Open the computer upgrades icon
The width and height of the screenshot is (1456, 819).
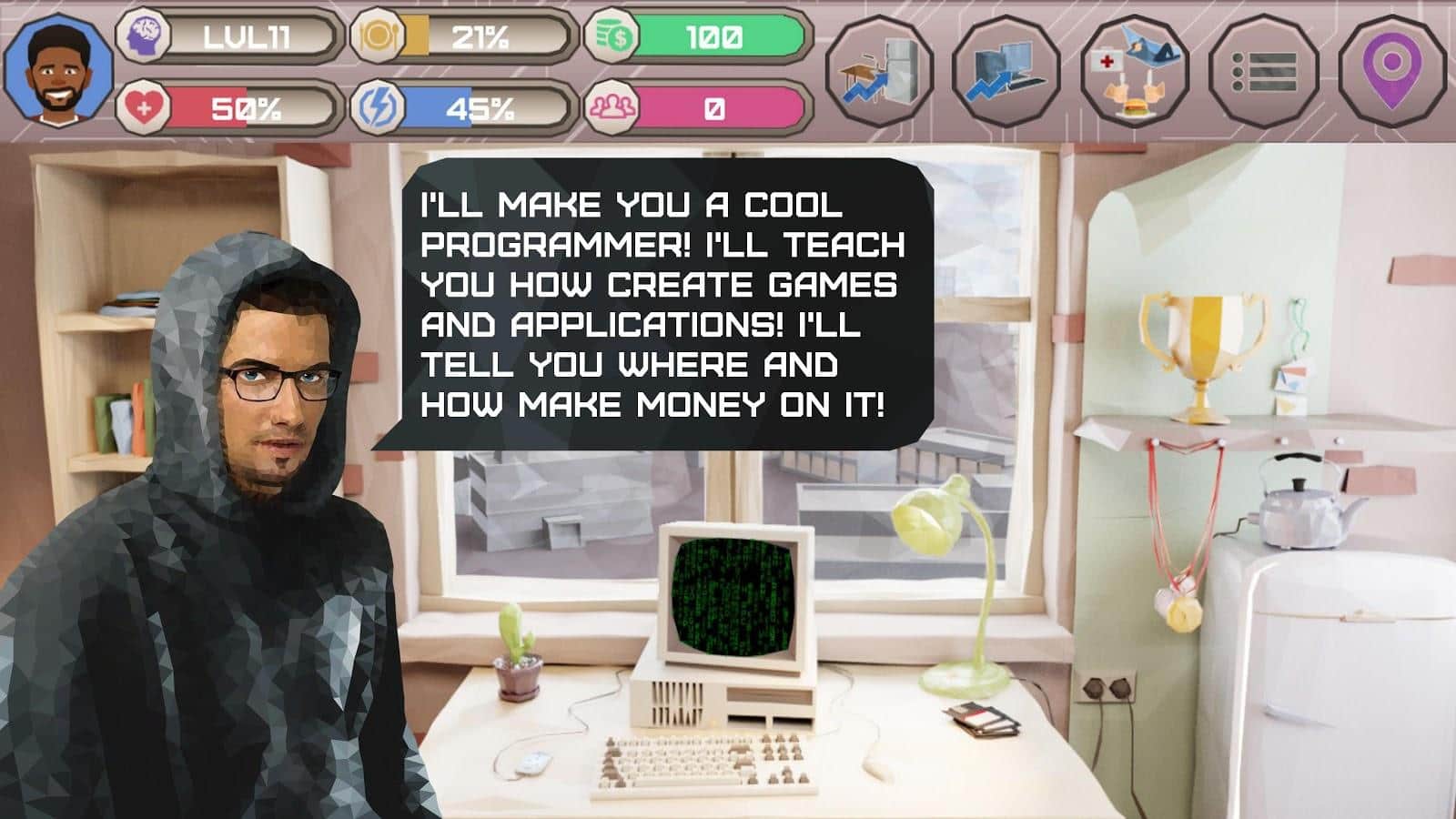[x=1006, y=65]
